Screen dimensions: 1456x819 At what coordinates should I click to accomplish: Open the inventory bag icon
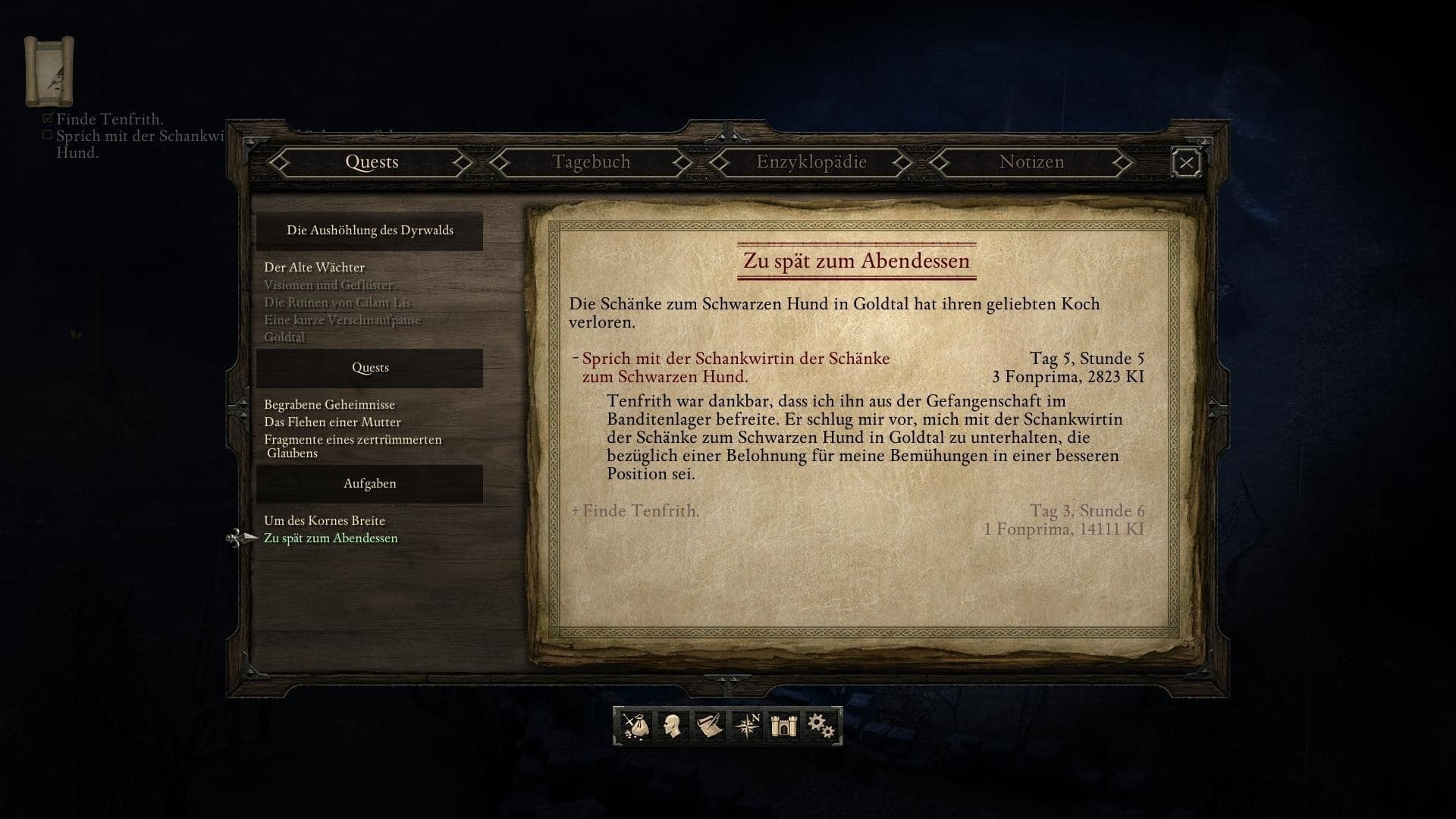pos(635,726)
